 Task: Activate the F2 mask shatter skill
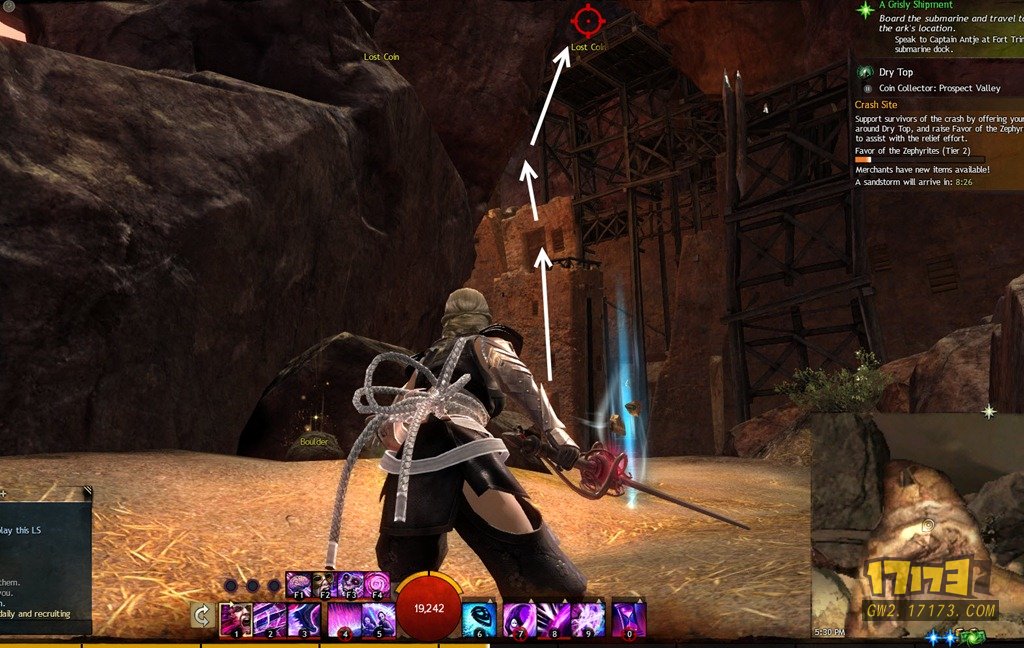click(x=325, y=584)
